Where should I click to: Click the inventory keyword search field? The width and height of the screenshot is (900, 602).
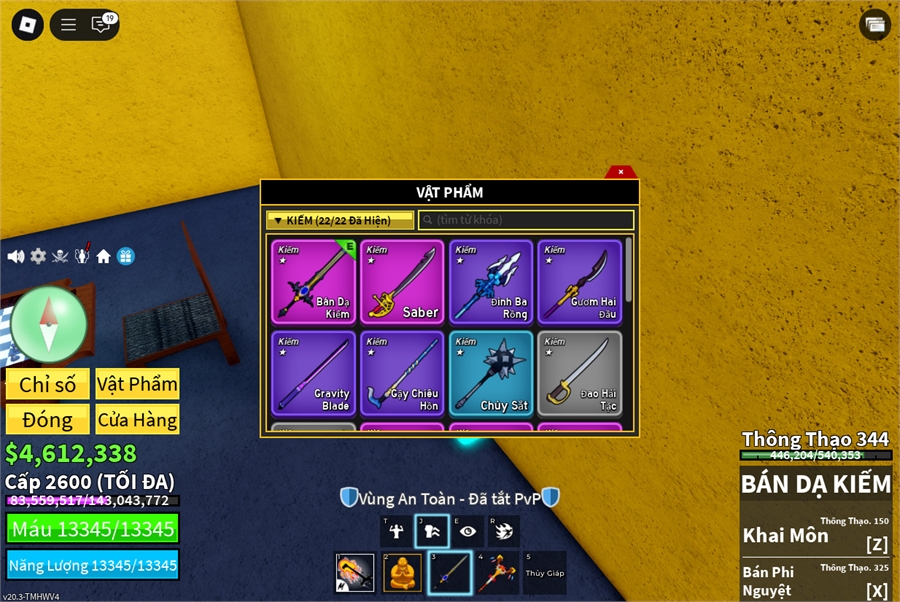(526, 220)
